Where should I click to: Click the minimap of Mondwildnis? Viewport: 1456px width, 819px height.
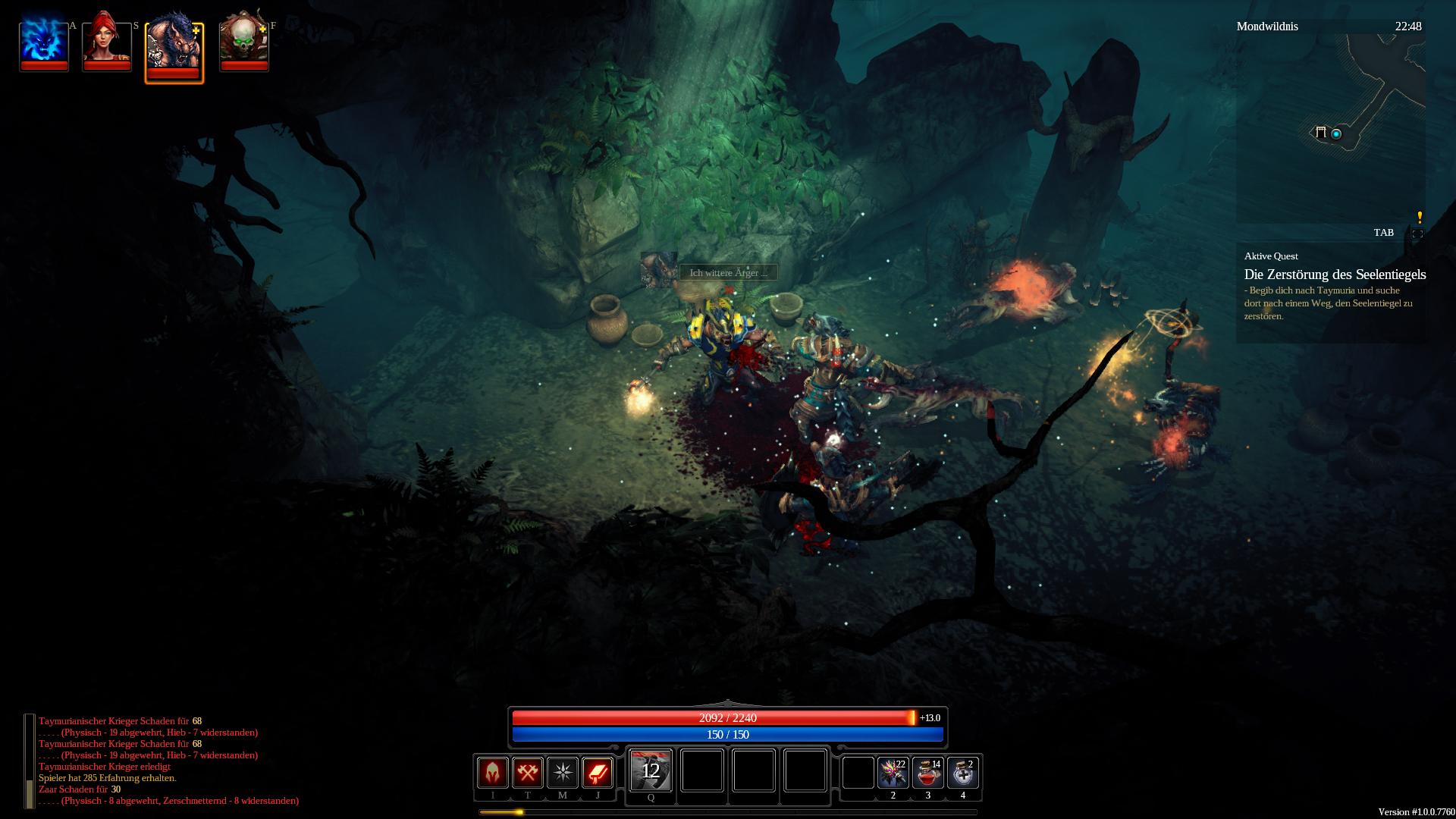(x=1331, y=129)
